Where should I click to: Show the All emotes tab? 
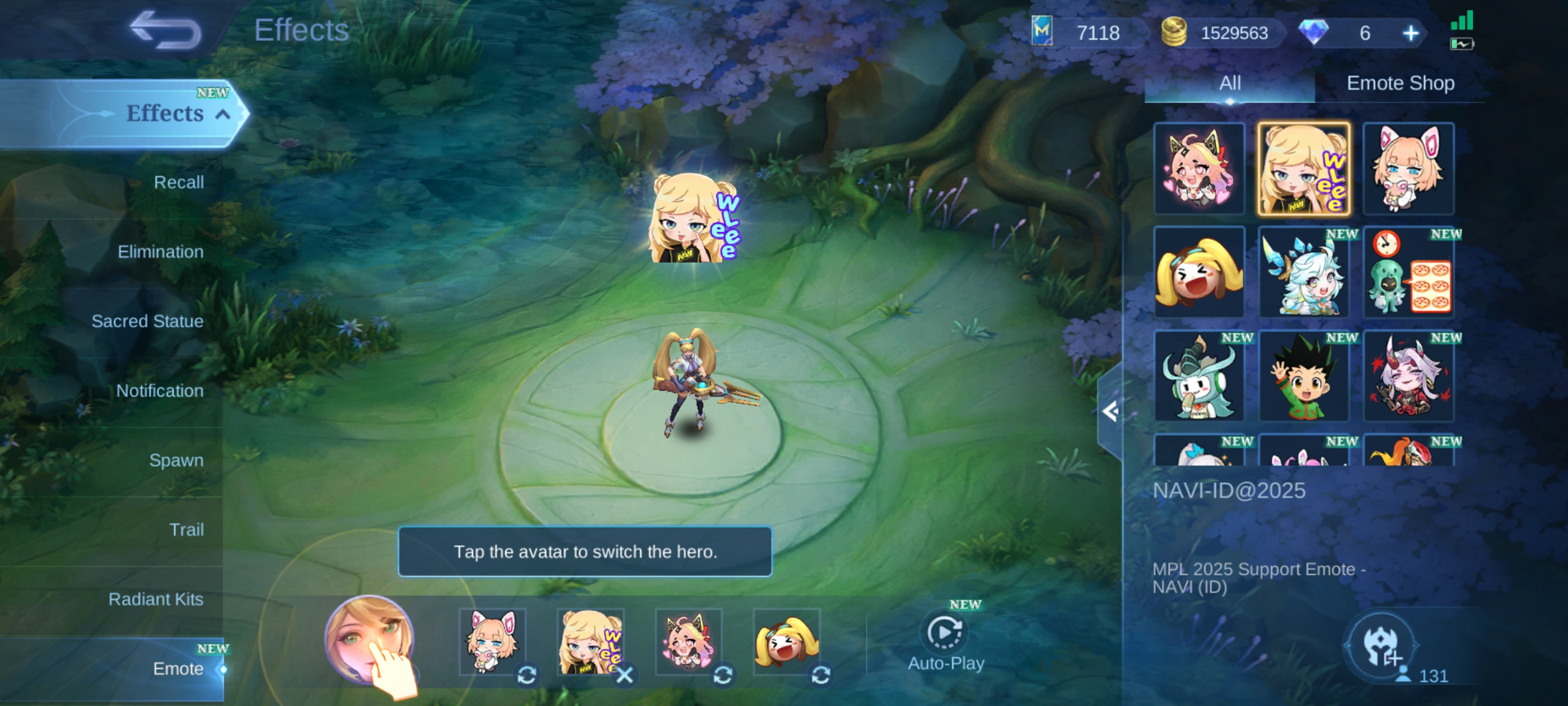point(1230,83)
